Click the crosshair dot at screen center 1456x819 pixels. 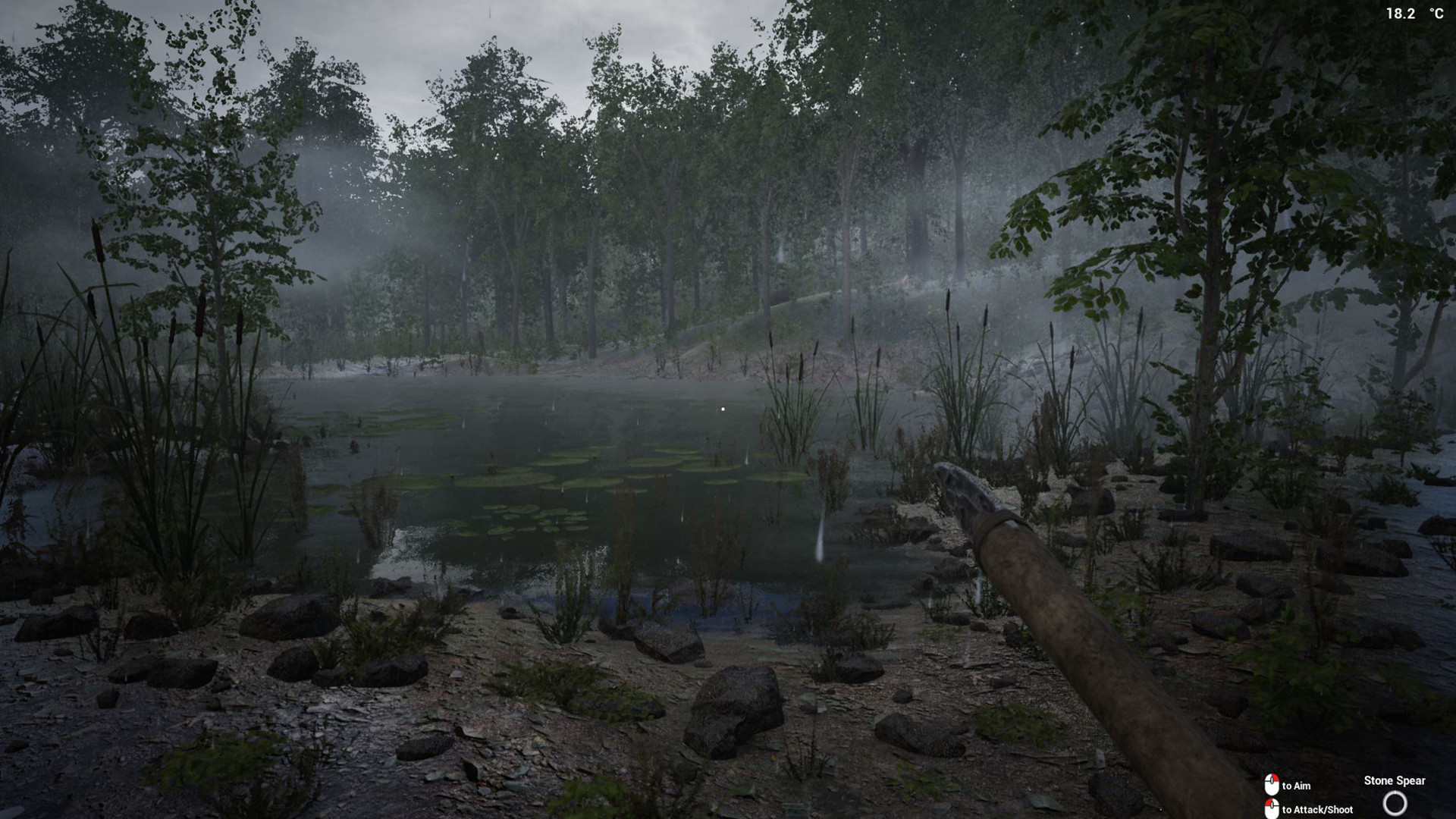coord(724,409)
